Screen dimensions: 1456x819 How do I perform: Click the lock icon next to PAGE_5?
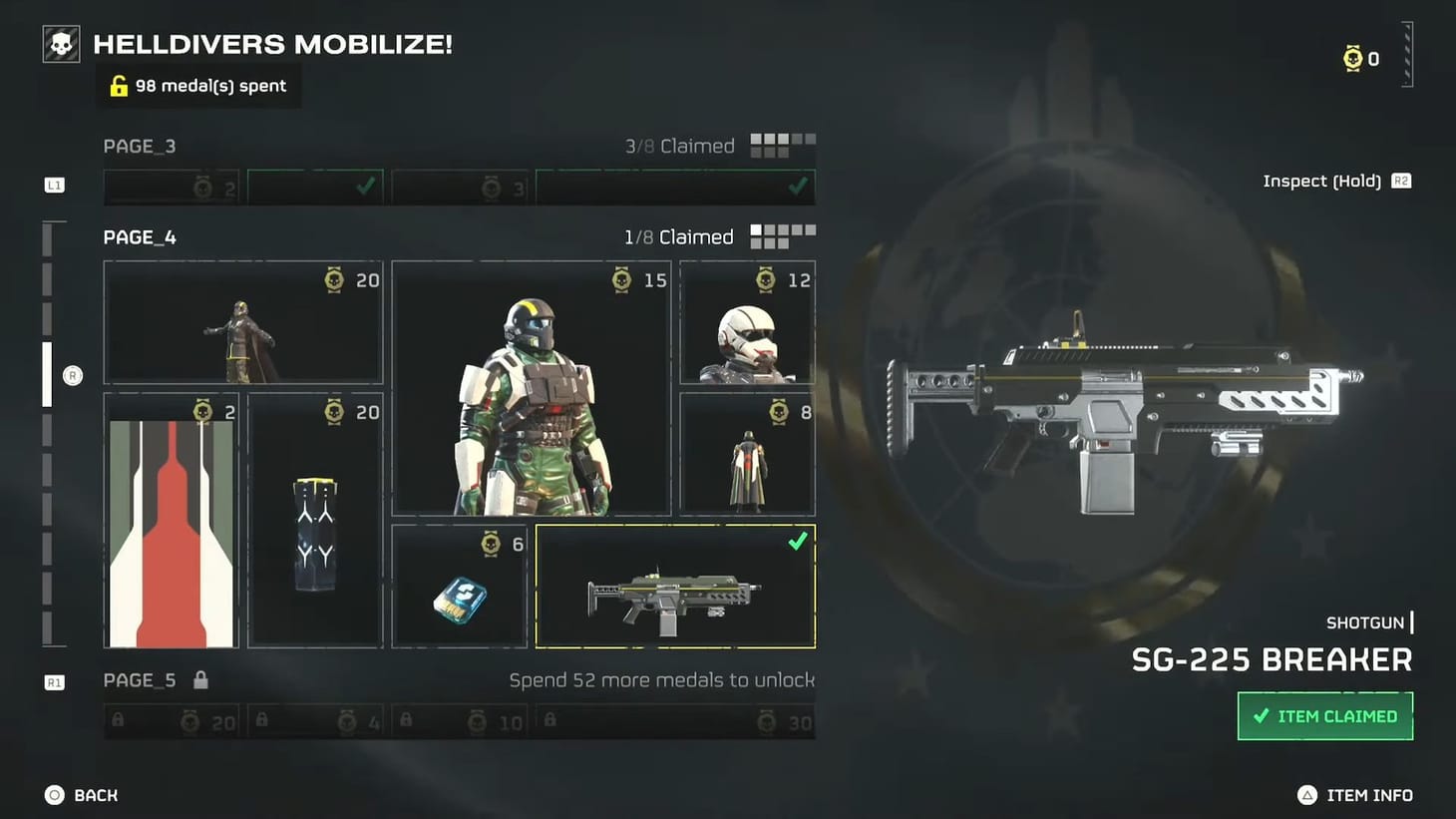coord(201,679)
